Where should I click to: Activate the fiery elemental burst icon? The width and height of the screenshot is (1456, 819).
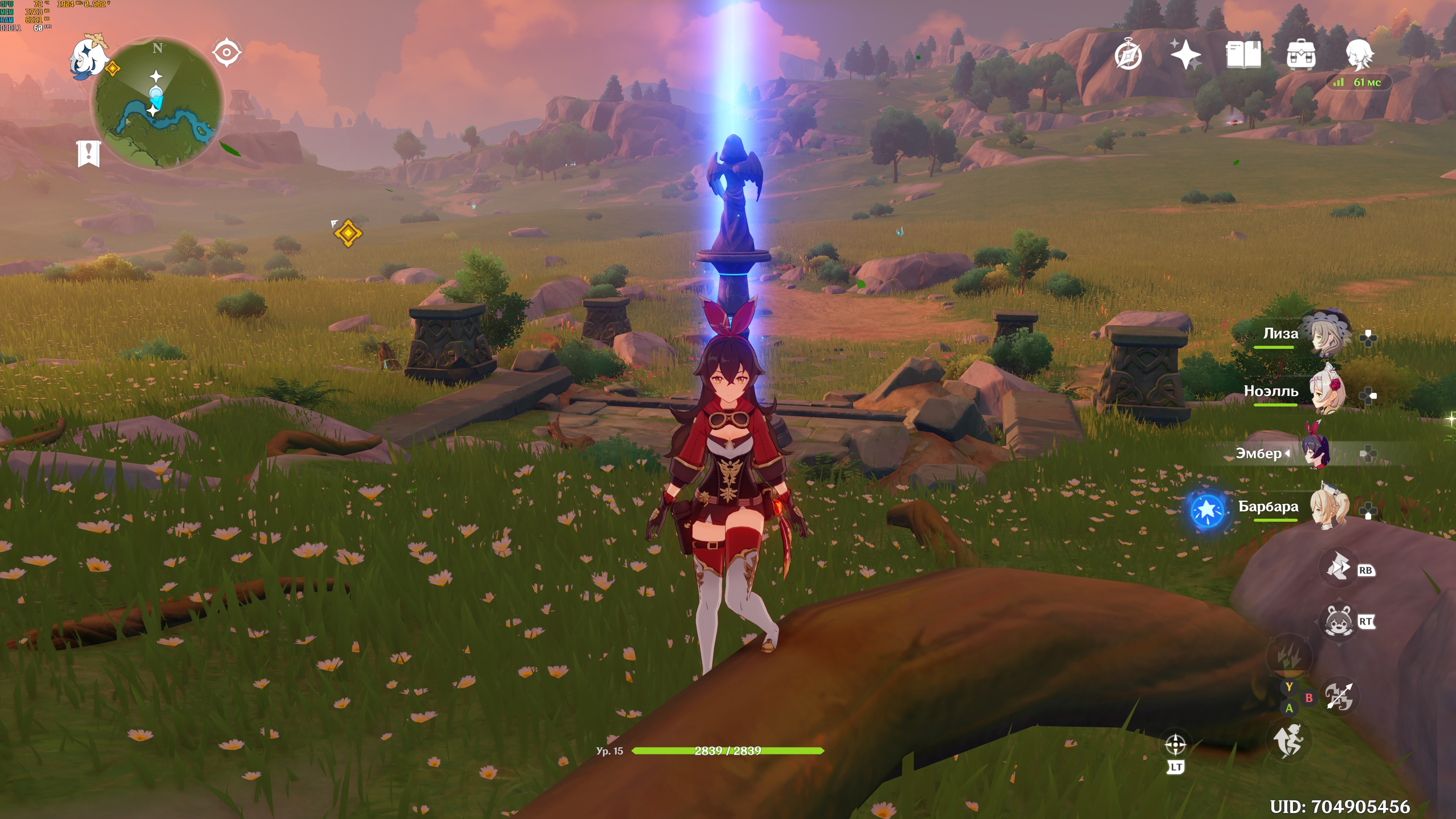point(1289,656)
